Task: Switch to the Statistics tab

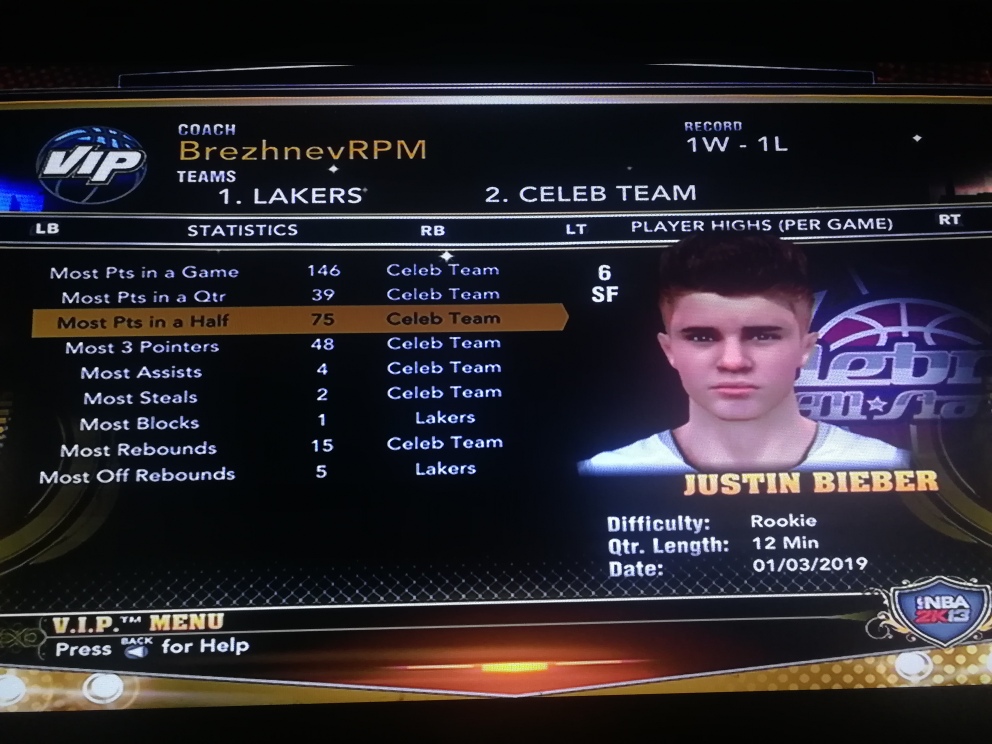Action: click(x=242, y=230)
